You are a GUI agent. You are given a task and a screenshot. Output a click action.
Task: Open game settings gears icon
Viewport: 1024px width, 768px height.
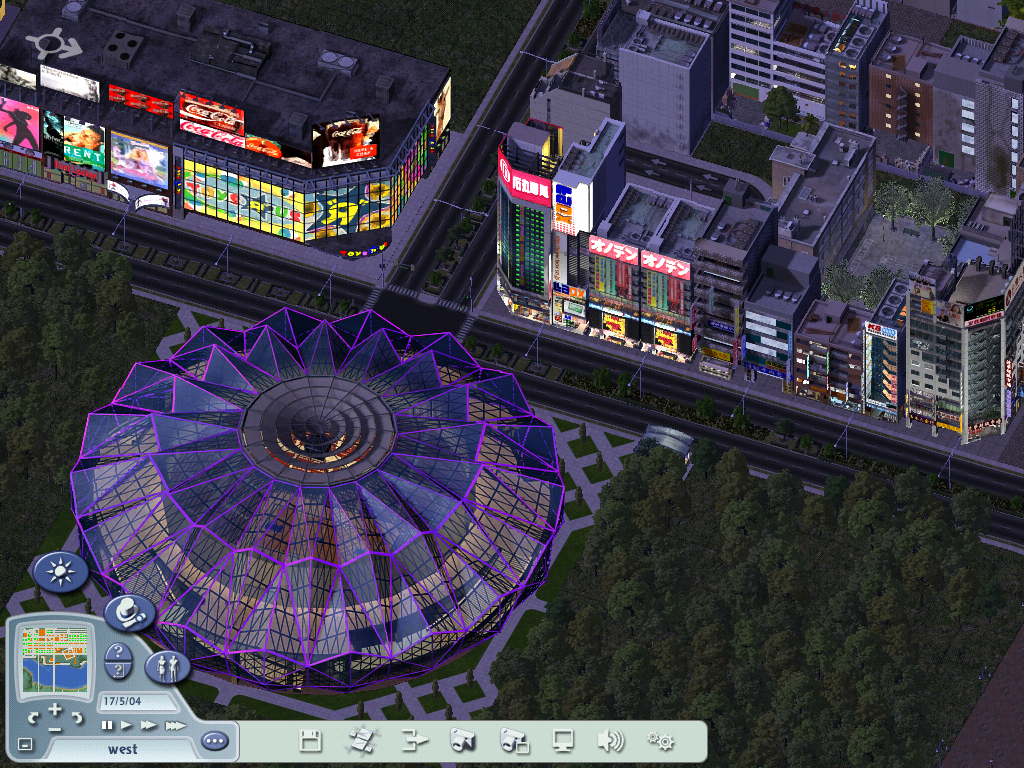pyautogui.click(x=660, y=741)
